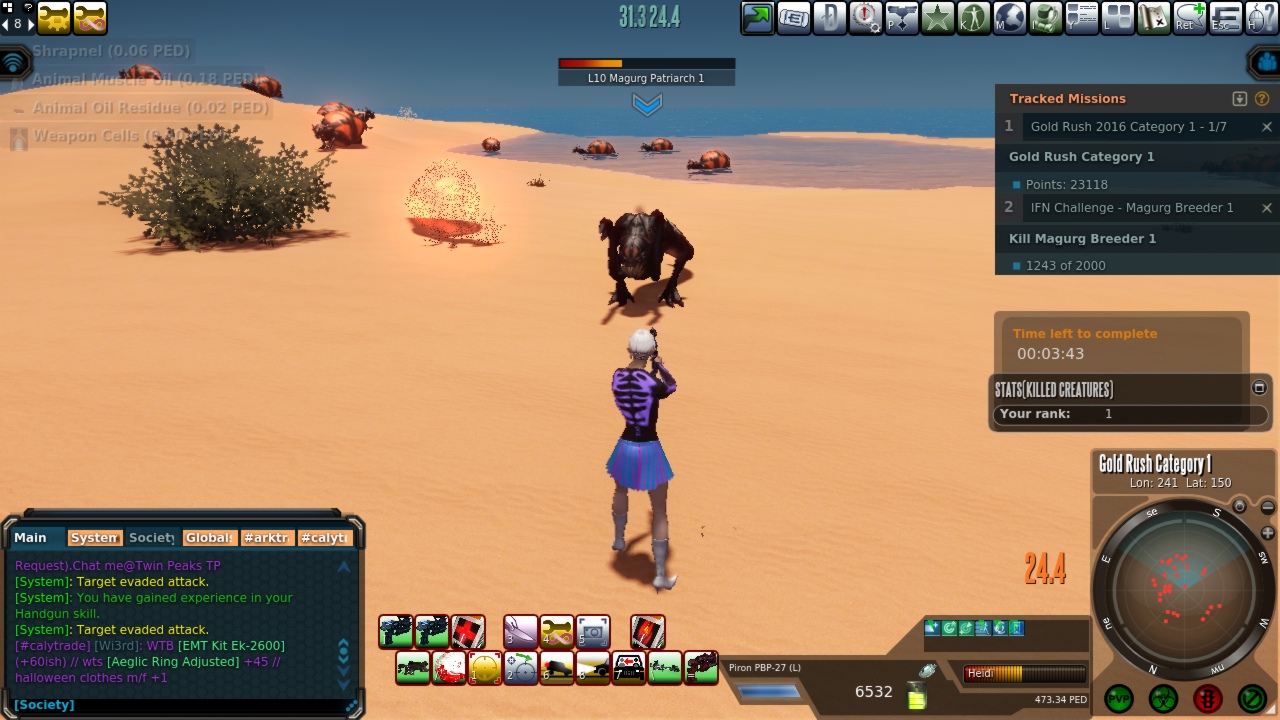Collapse the Stats Killed Creatures panel

point(1259,388)
